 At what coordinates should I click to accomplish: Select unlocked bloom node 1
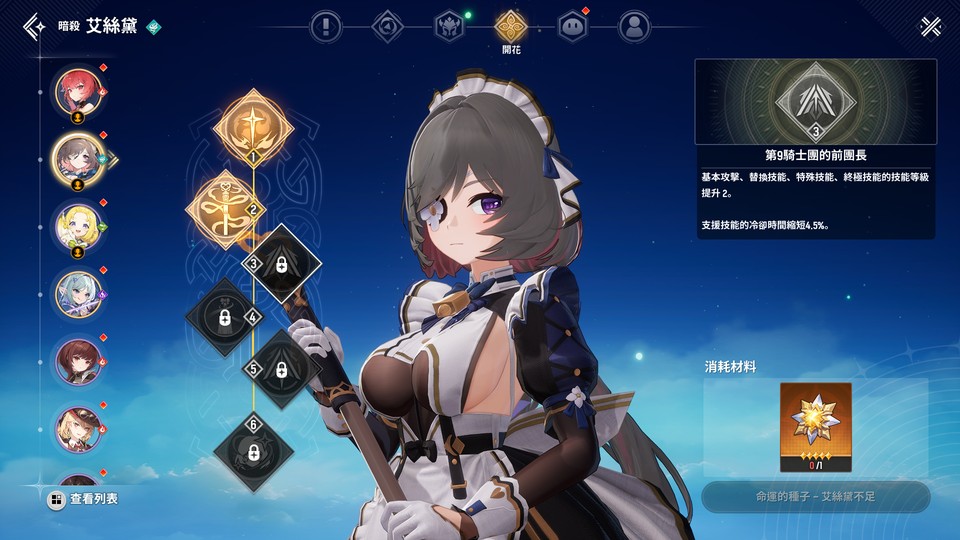[x=253, y=128]
